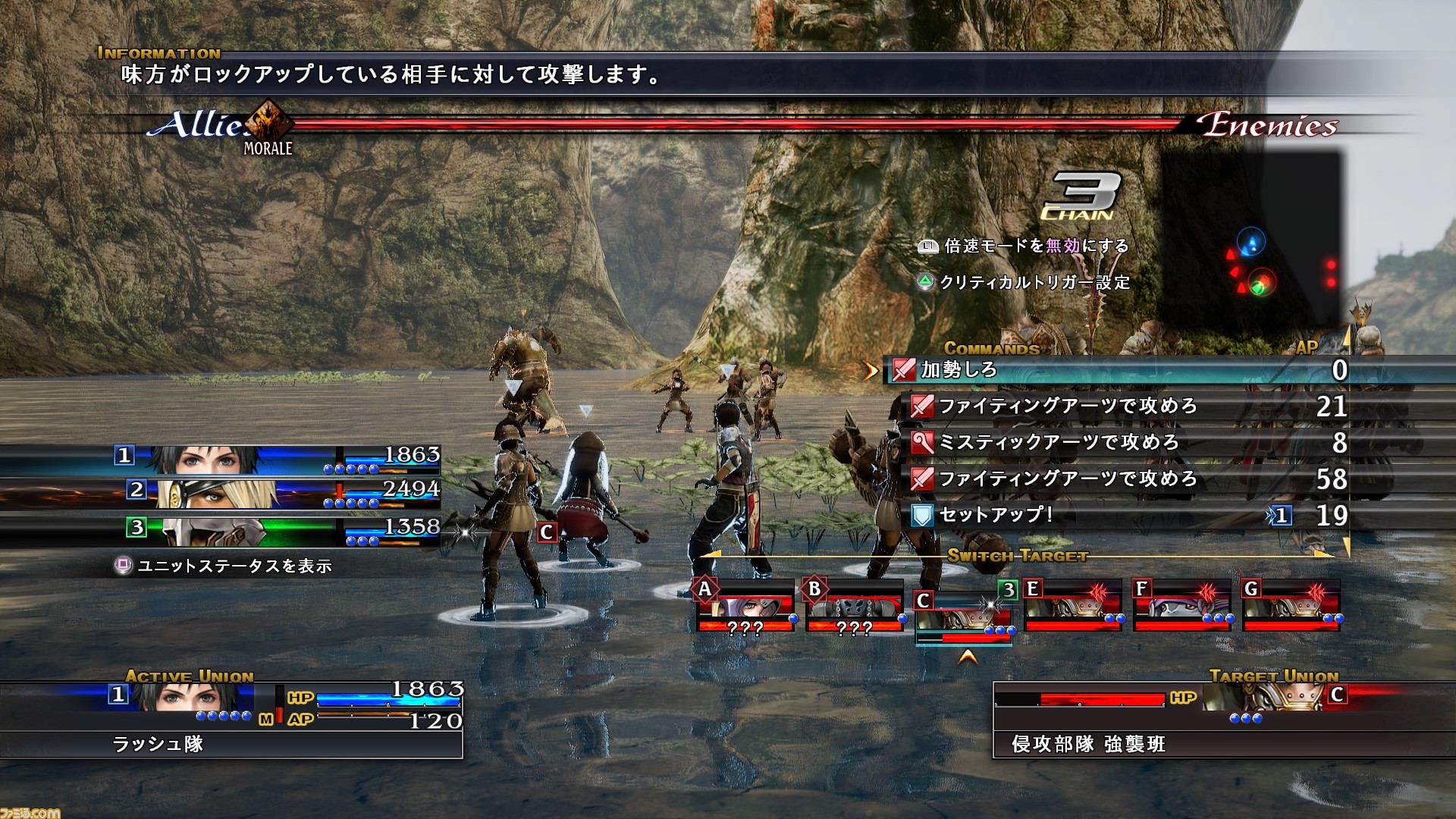Click the Mystic Arts icon next to ミスティックアーツで攻めろ

[x=924, y=443]
